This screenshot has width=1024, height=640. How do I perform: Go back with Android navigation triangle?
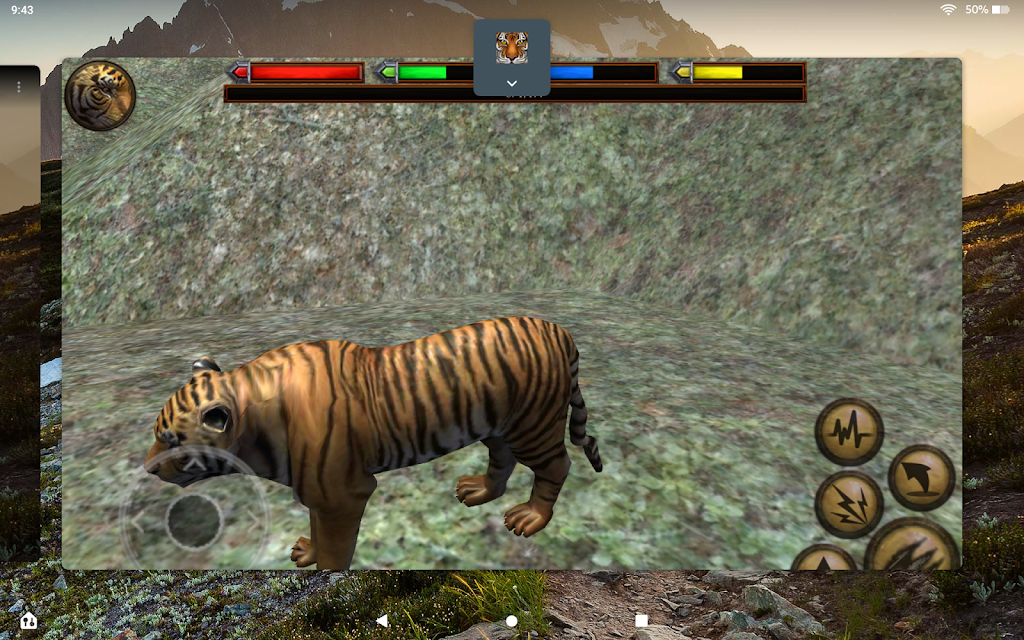[382, 621]
